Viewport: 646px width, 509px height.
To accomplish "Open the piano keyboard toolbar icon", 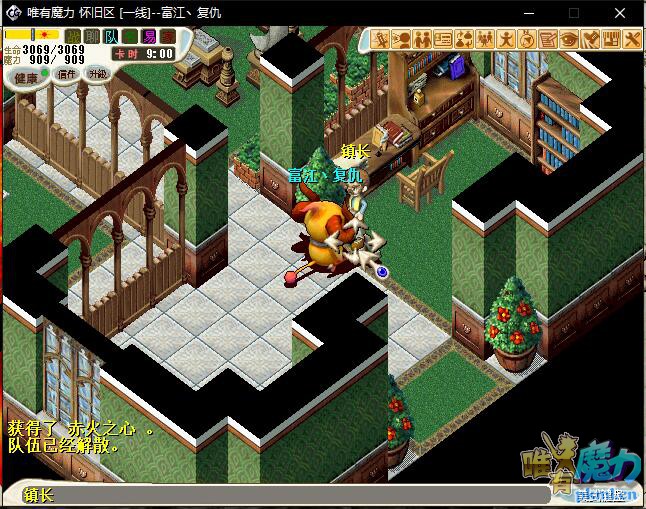I will [x=611, y=40].
